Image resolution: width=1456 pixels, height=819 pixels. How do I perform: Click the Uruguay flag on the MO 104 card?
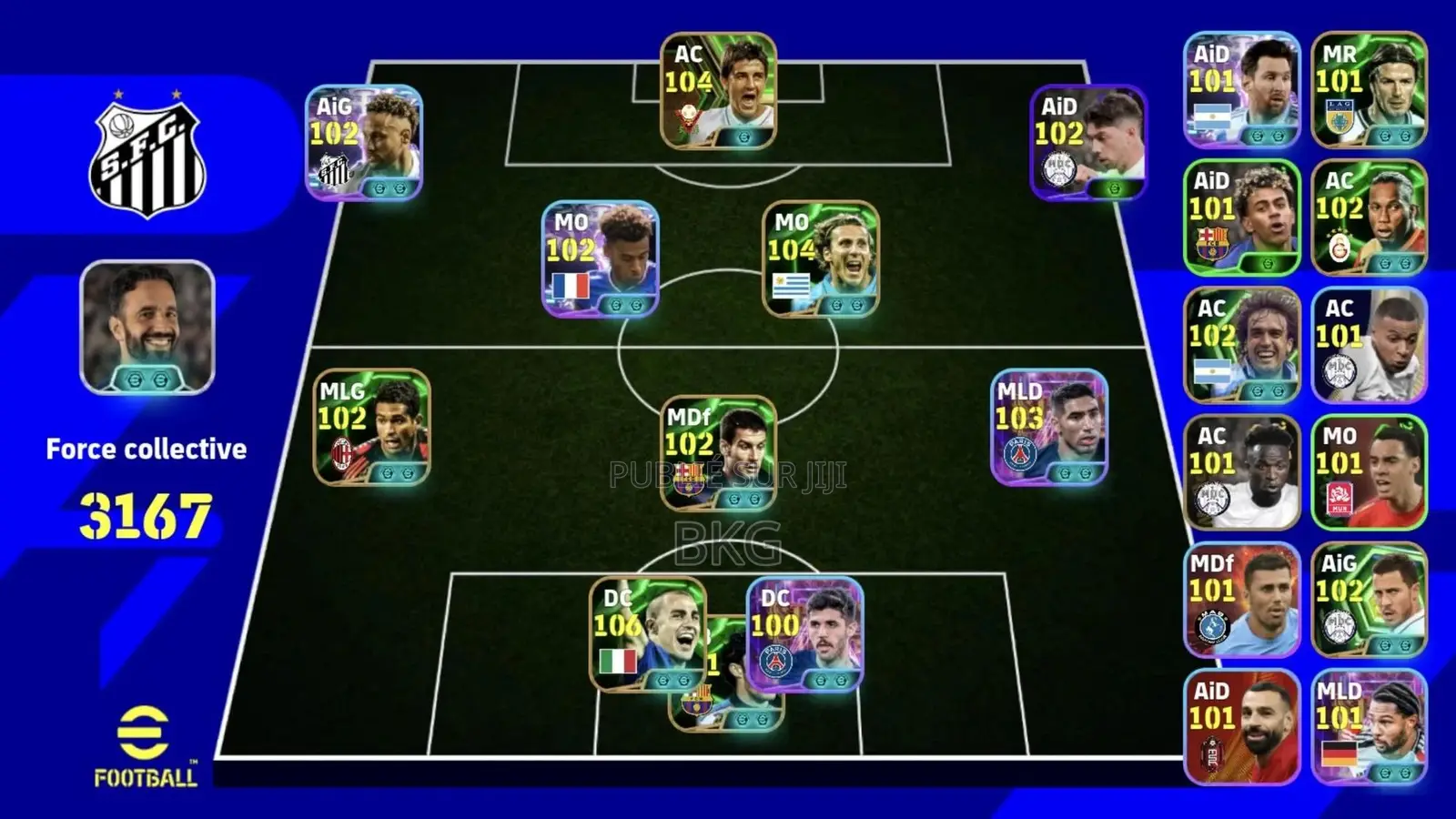pyautogui.click(x=791, y=285)
